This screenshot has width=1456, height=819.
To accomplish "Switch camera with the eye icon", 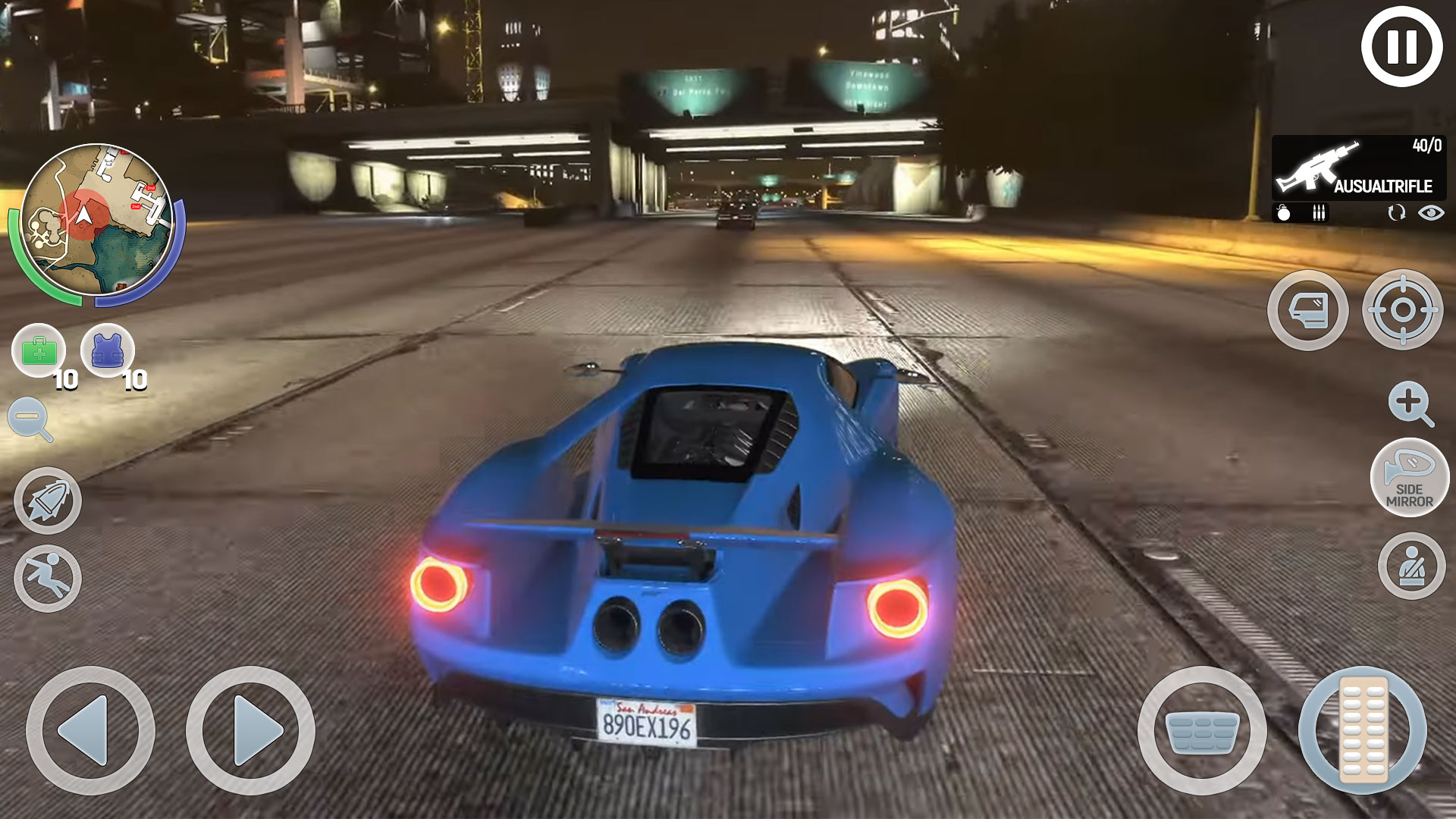I will (x=1431, y=213).
